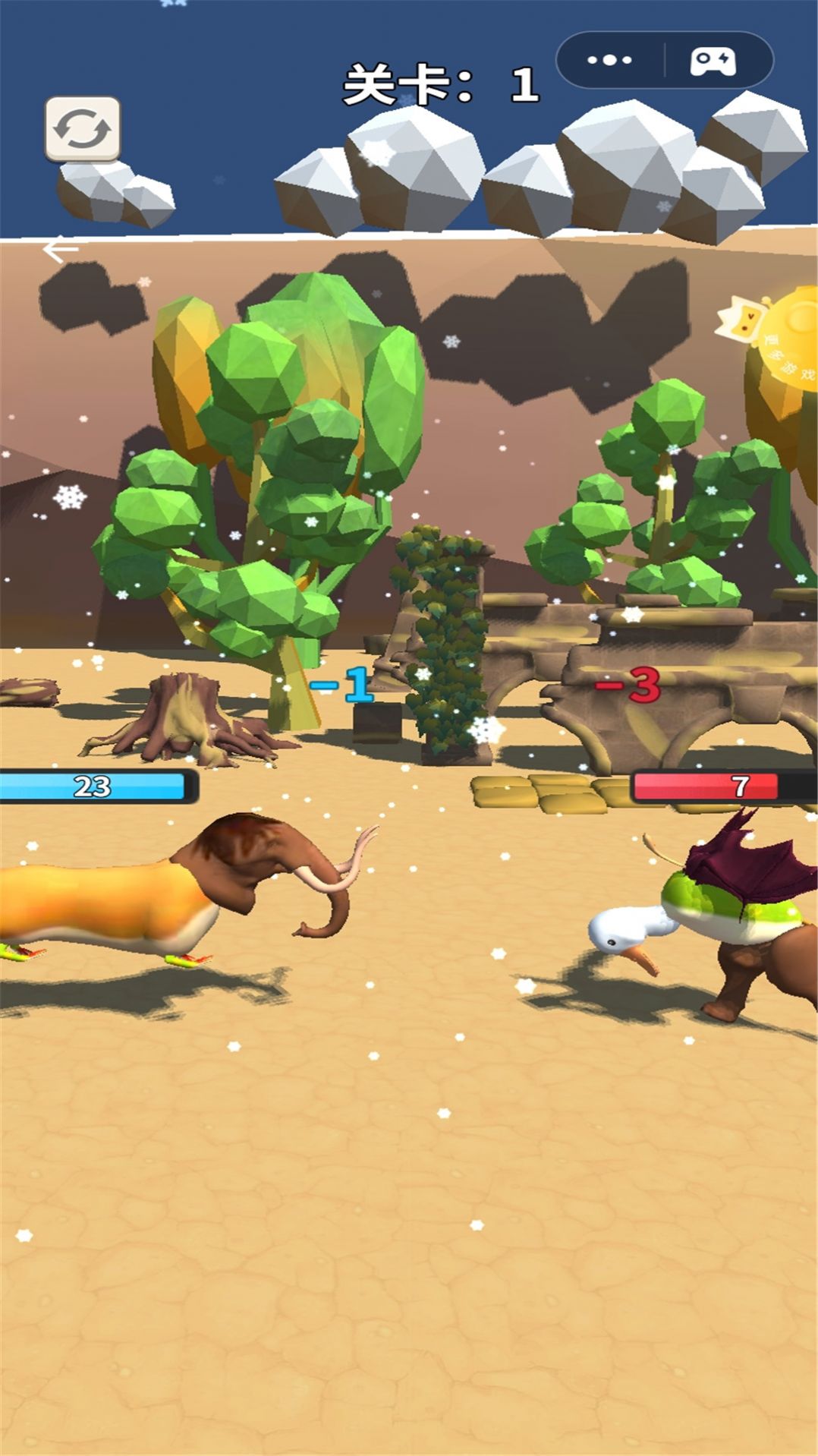Open the more games crown badge
This screenshot has height=1456, width=818.
click(x=774, y=342)
